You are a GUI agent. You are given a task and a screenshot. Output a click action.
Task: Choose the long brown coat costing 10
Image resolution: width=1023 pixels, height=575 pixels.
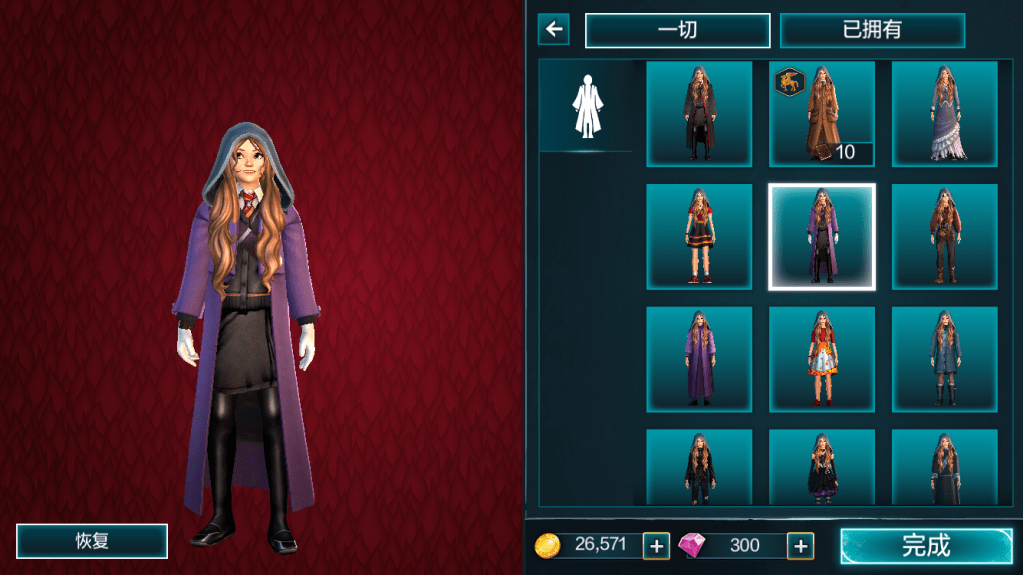(x=822, y=113)
